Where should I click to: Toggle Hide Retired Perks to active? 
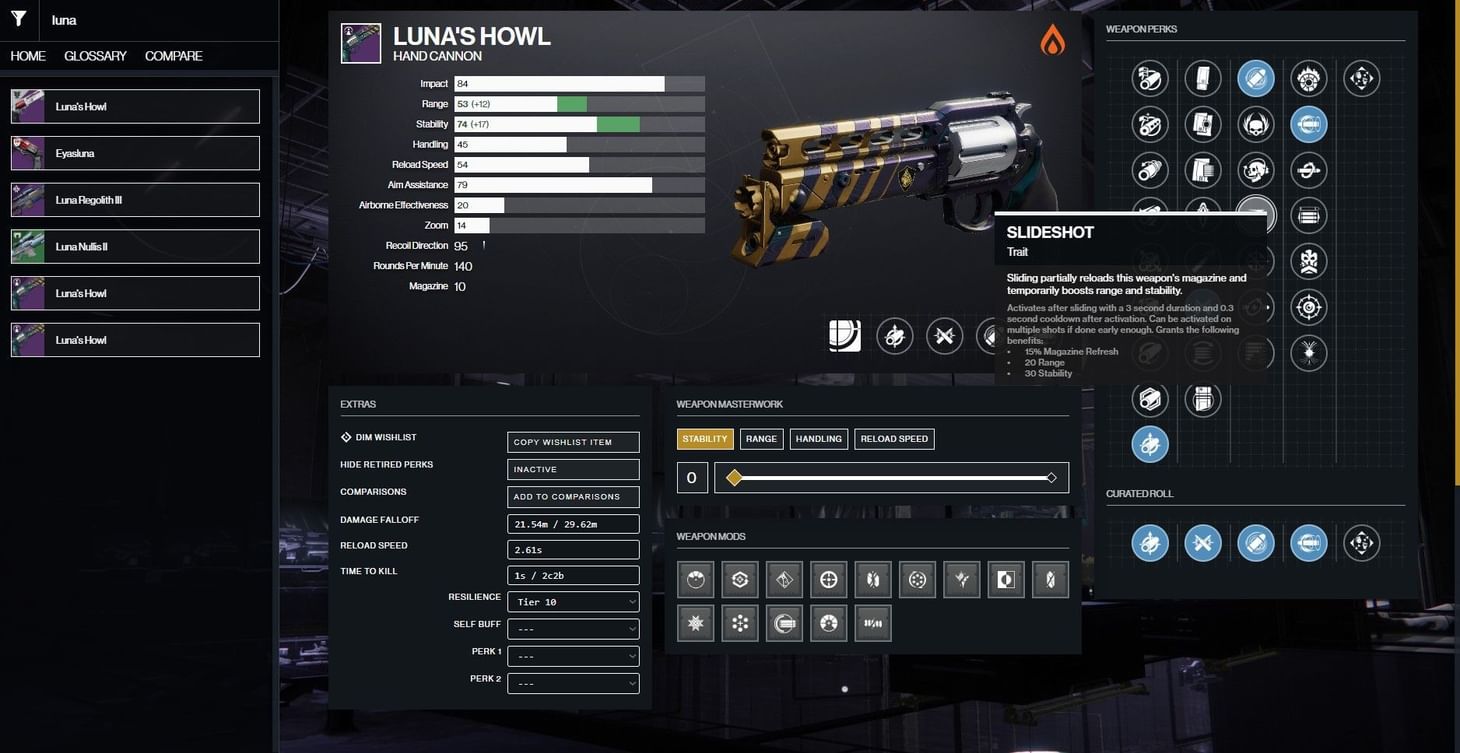pos(572,468)
